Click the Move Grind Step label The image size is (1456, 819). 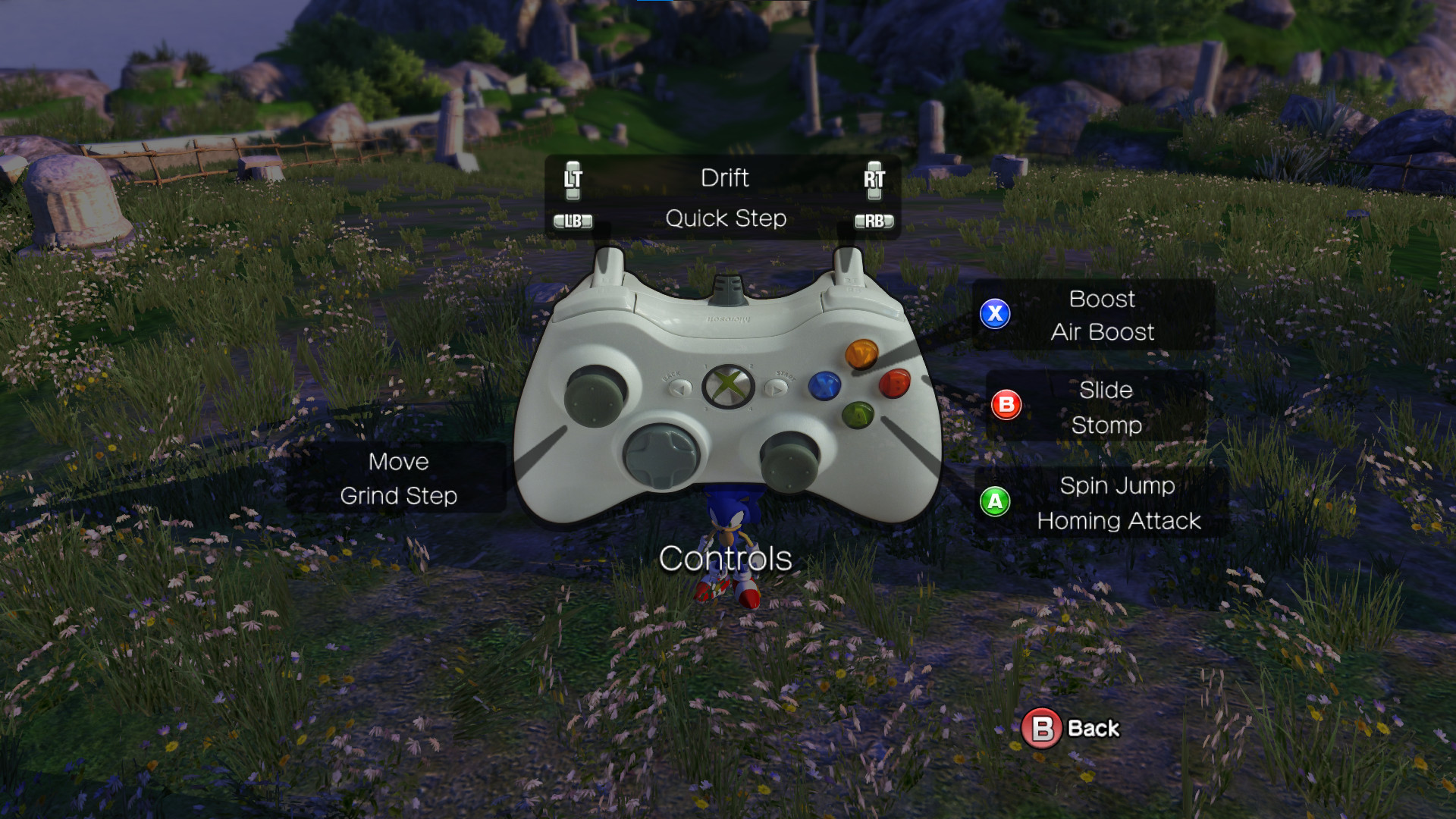398,479
